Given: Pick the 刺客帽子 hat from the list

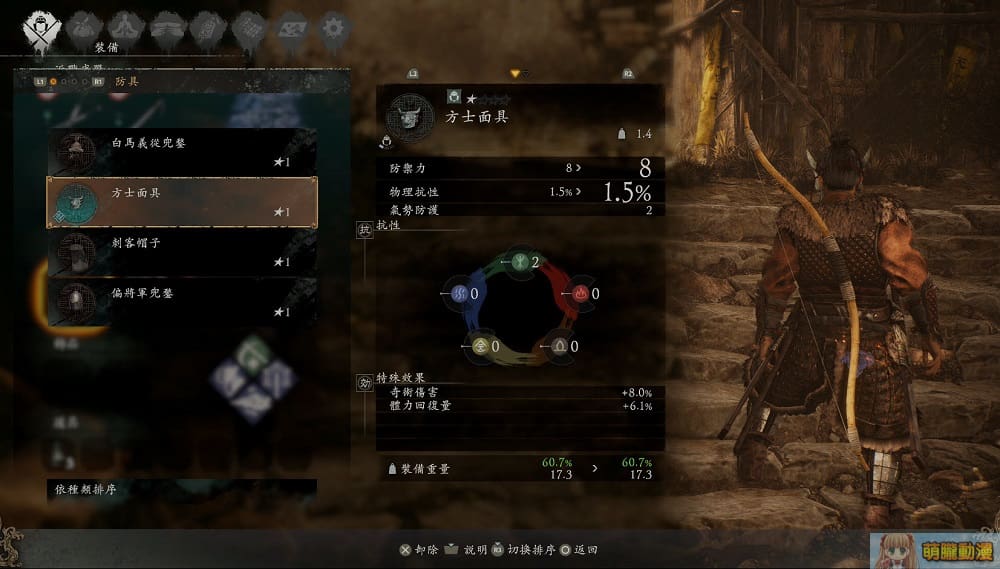Looking at the screenshot, I should point(181,251).
